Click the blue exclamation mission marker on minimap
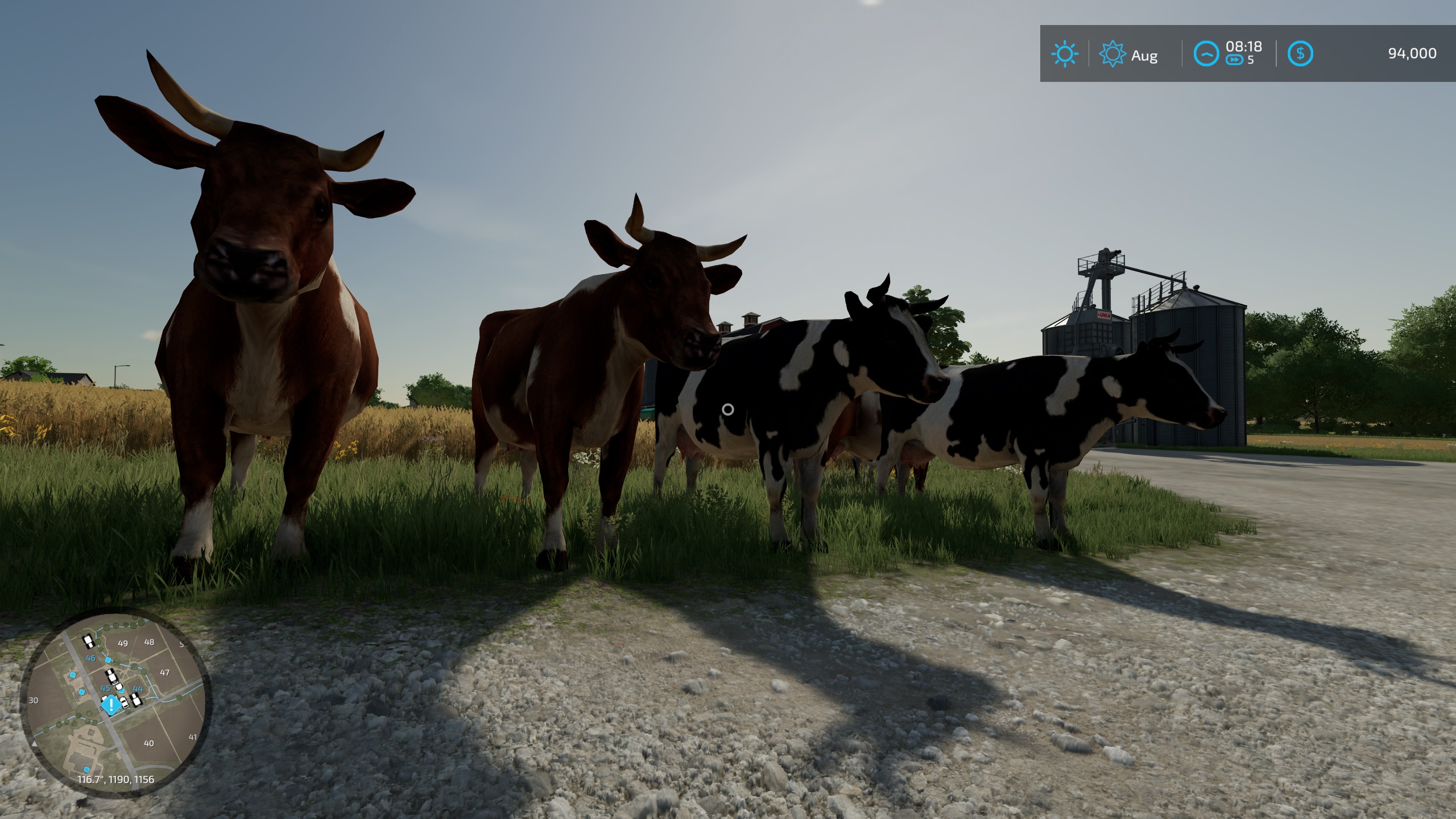The image size is (1456, 819). (x=111, y=705)
